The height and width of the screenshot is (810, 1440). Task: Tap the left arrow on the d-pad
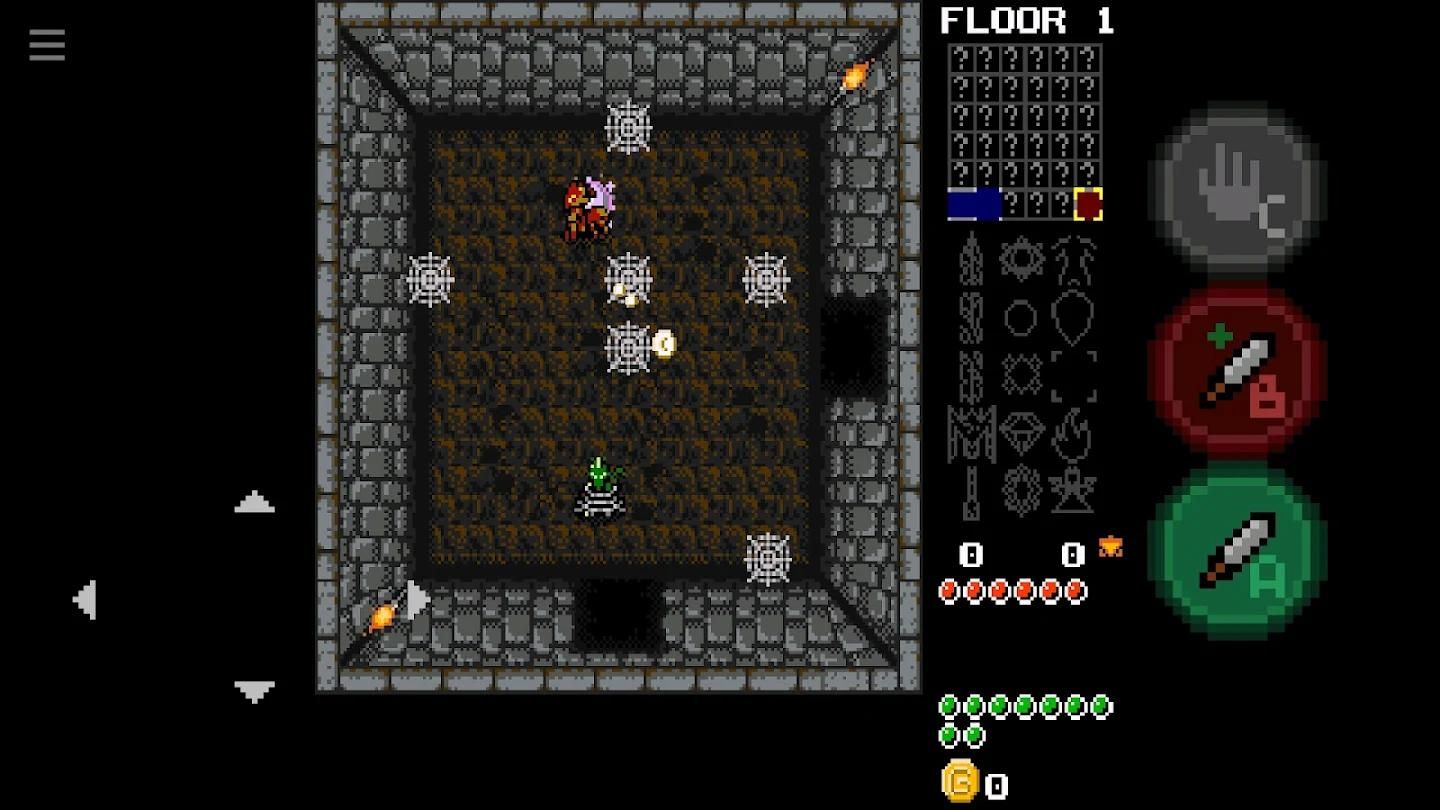pos(86,600)
